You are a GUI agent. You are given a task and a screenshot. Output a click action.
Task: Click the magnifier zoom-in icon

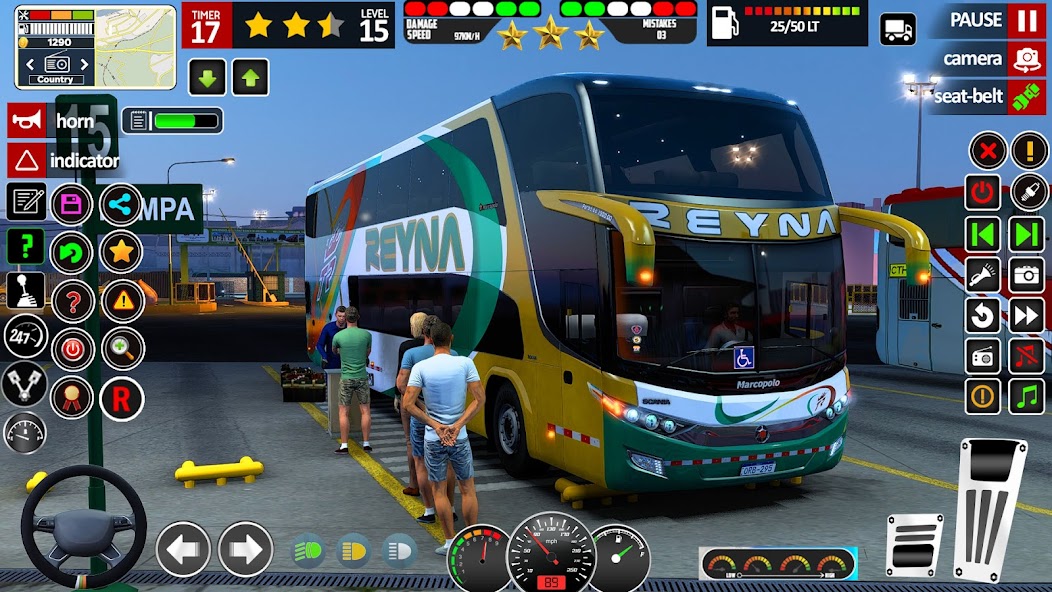pos(122,348)
